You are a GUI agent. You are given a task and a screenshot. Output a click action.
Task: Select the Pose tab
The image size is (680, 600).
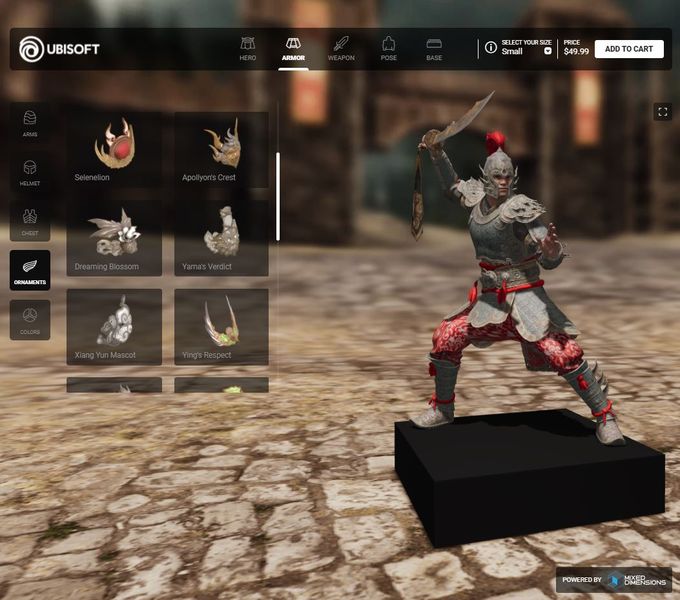point(388,49)
